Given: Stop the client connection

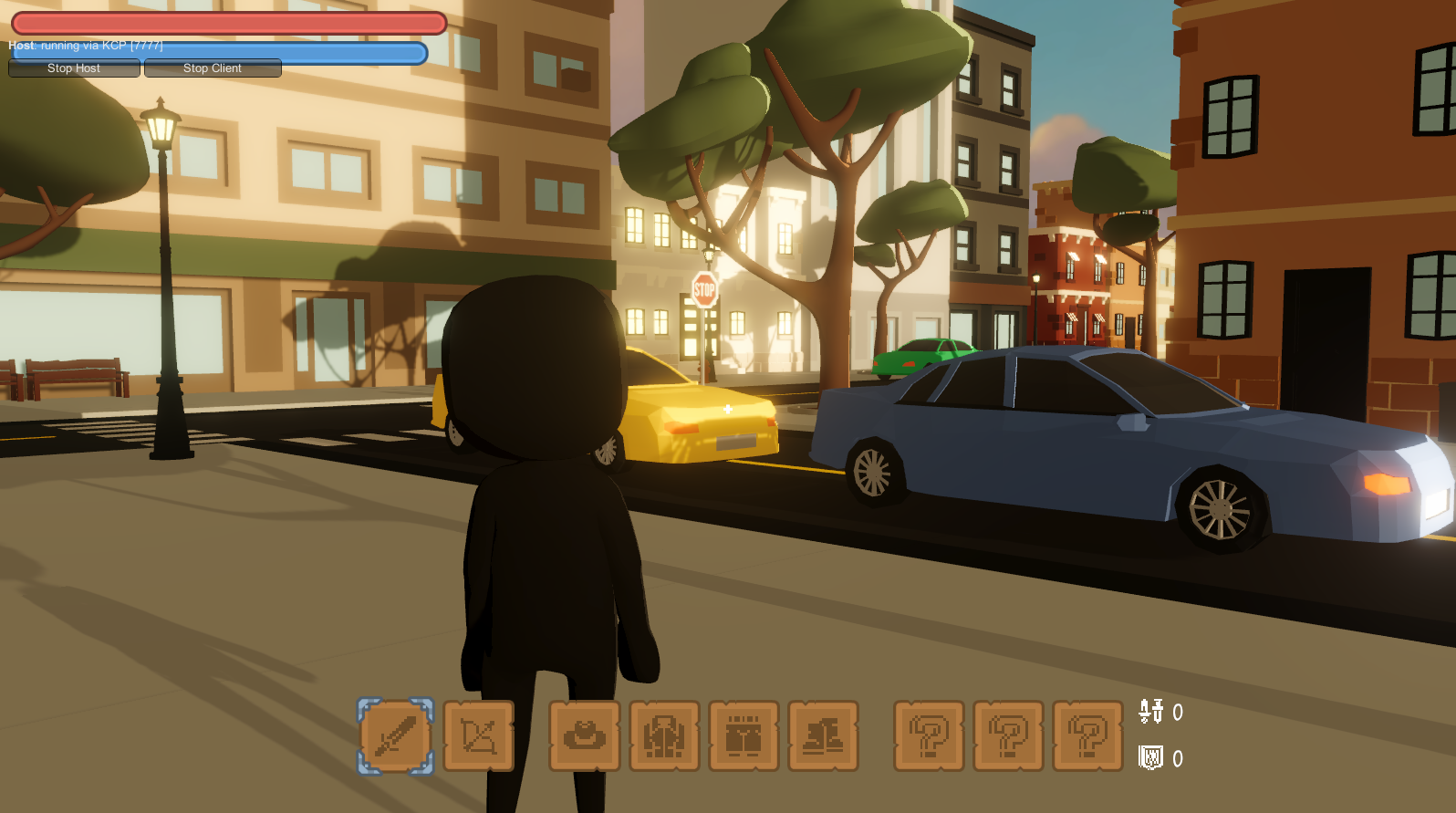Looking at the screenshot, I should tap(213, 68).
